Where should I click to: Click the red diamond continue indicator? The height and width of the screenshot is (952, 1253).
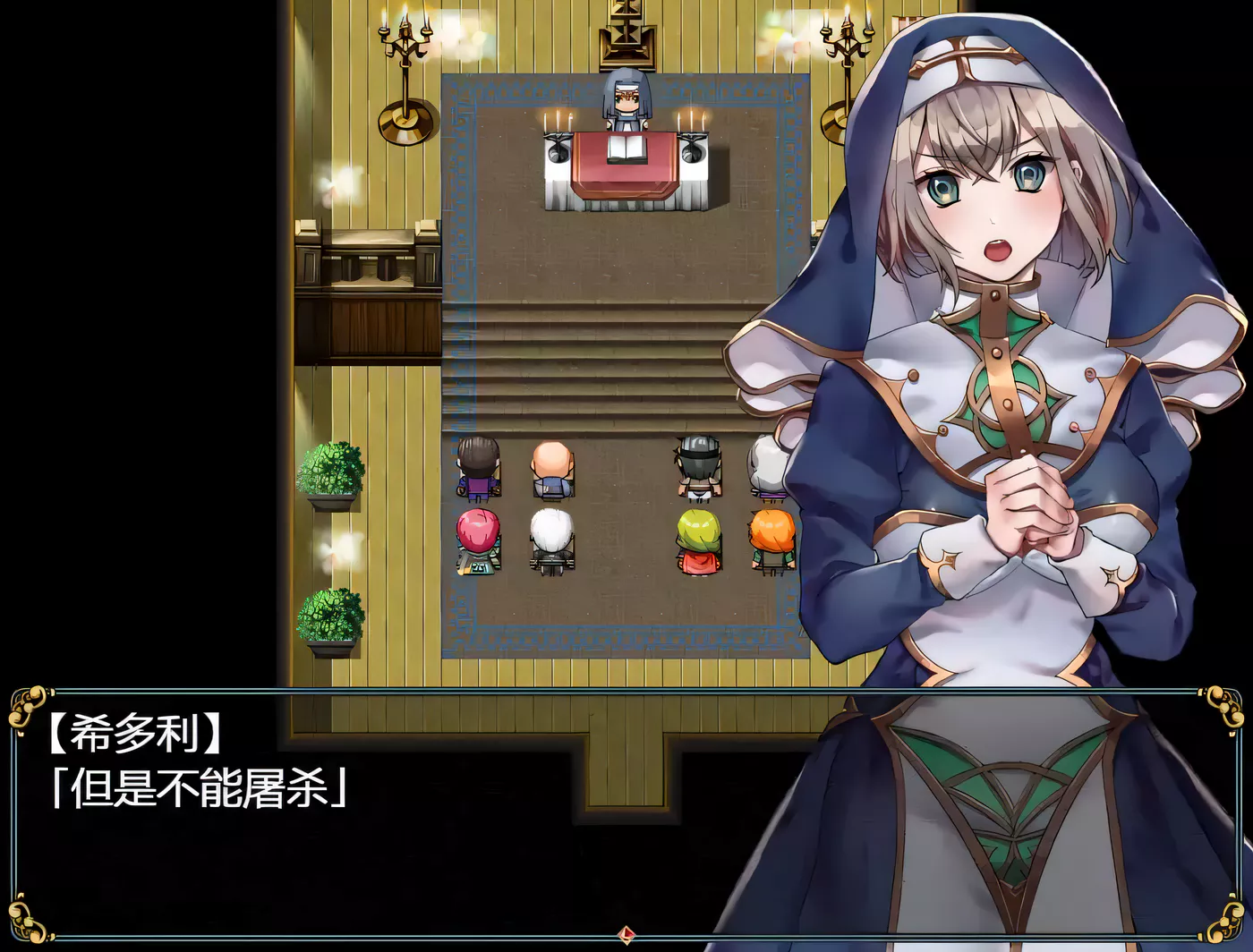pos(626,936)
